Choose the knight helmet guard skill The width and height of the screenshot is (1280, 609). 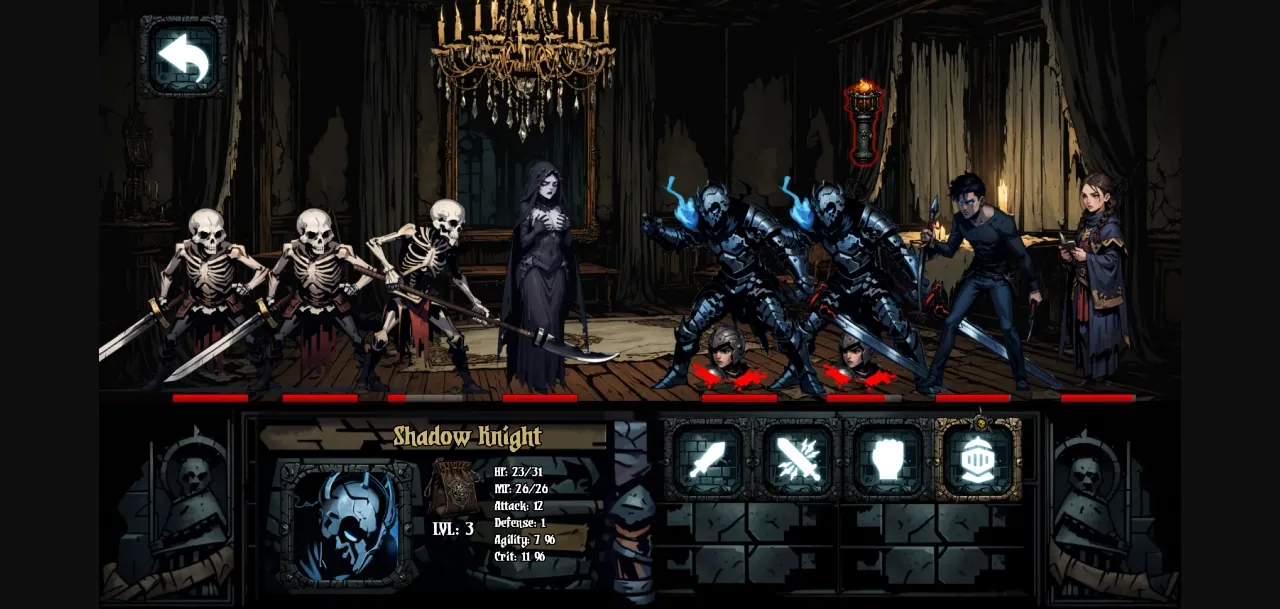[977, 460]
